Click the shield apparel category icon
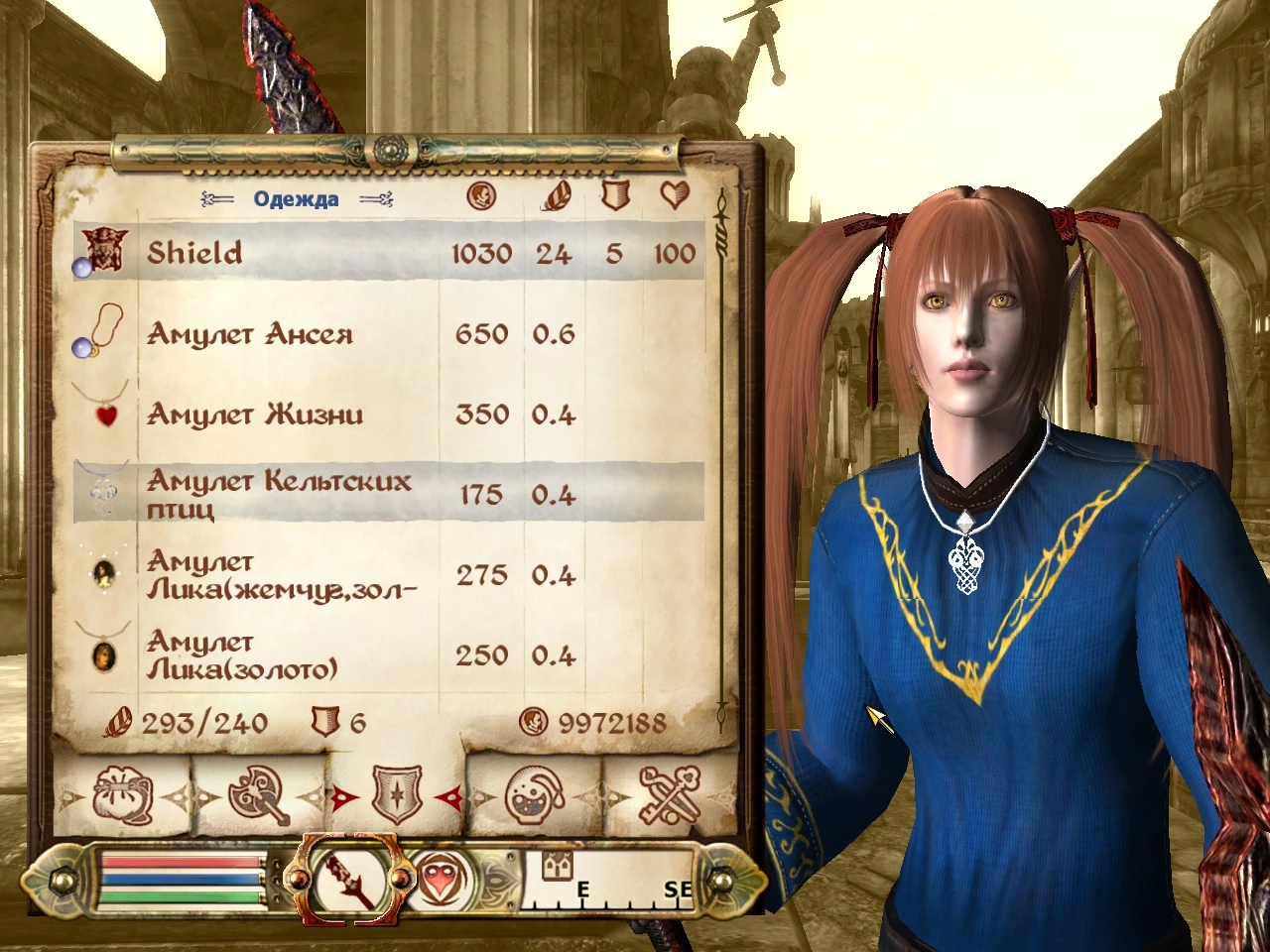This screenshot has width=1270, height=952. tap(395, 793)
